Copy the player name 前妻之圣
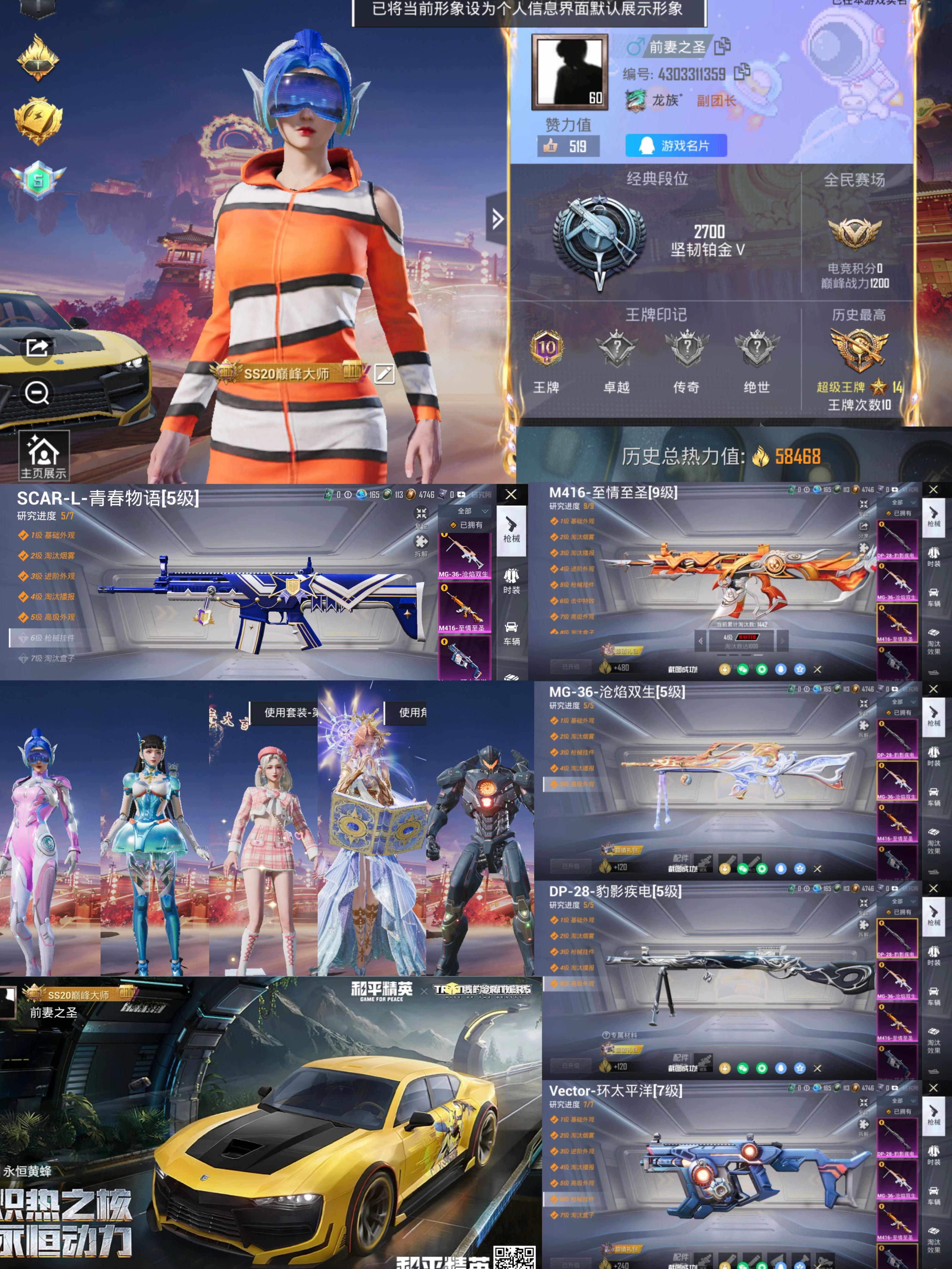This screenshot has height=1269, width=952. (722, 46)
